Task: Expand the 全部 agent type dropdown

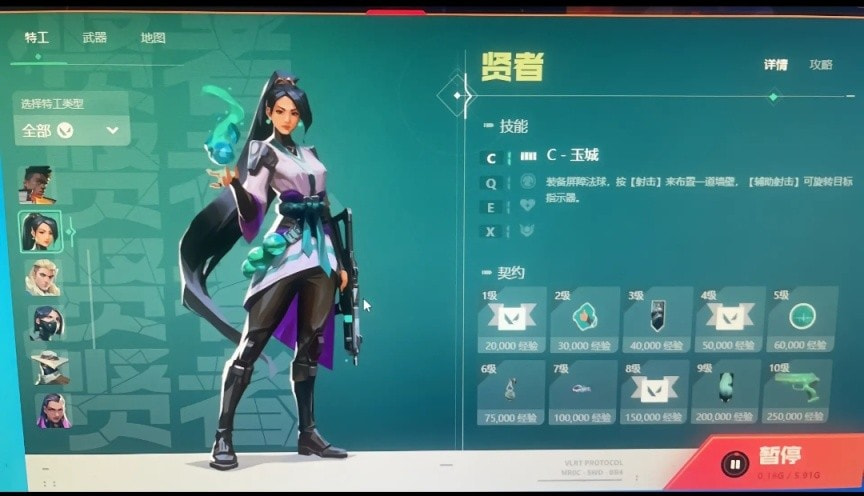Action: (x=72, y=130)
